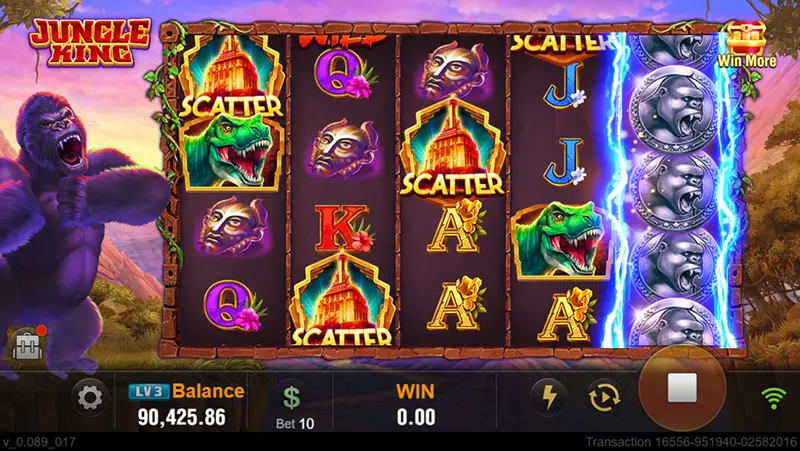The width and height of the screenshot is (800, 451).
Task: Open the briefcase icon with red notification
Action: pos(24,345)
